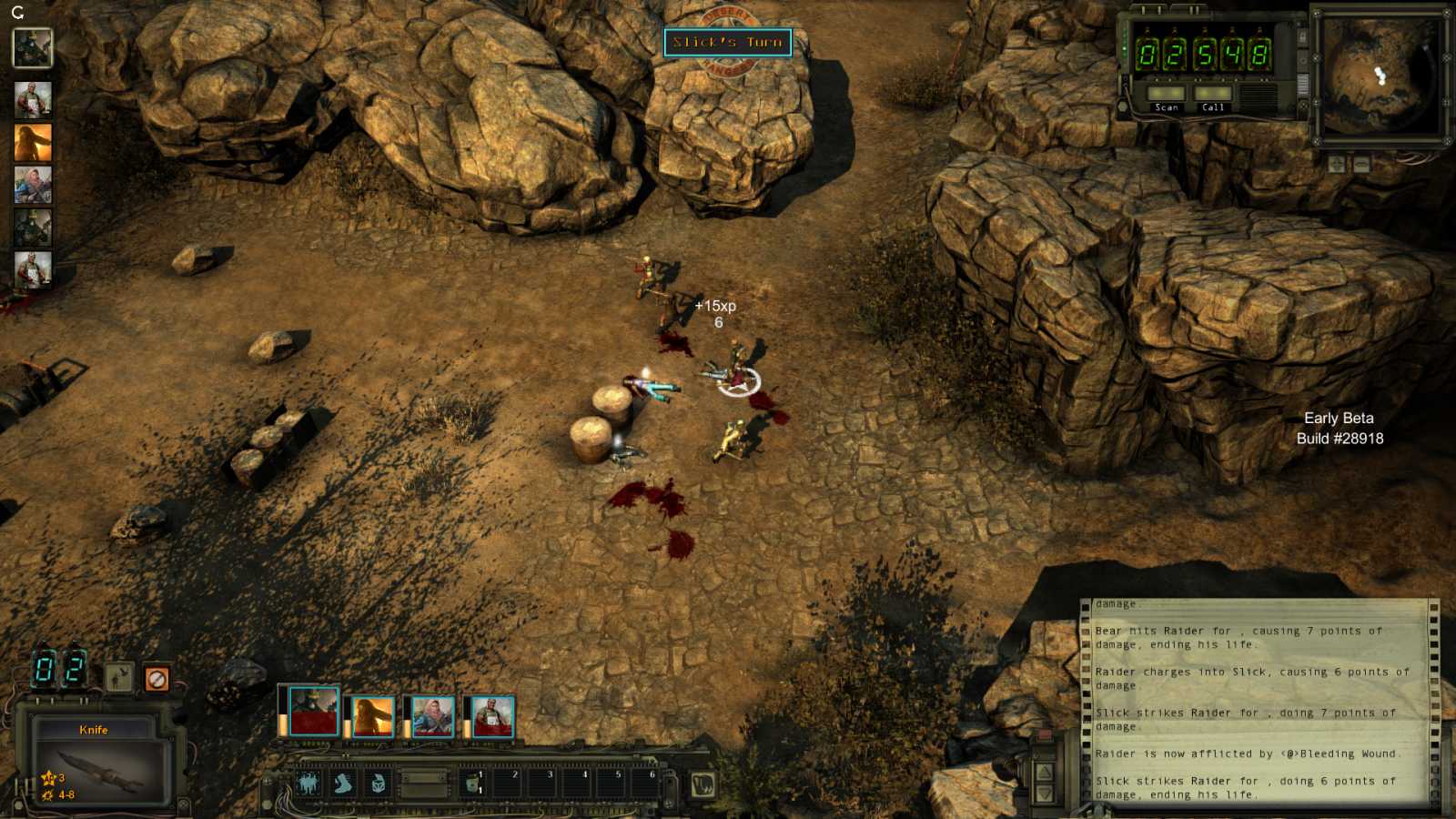This screenshot has height=819, width=1456.
Task: Select the gas-mask ranger party portrait
Action: [x=313, y=712]
